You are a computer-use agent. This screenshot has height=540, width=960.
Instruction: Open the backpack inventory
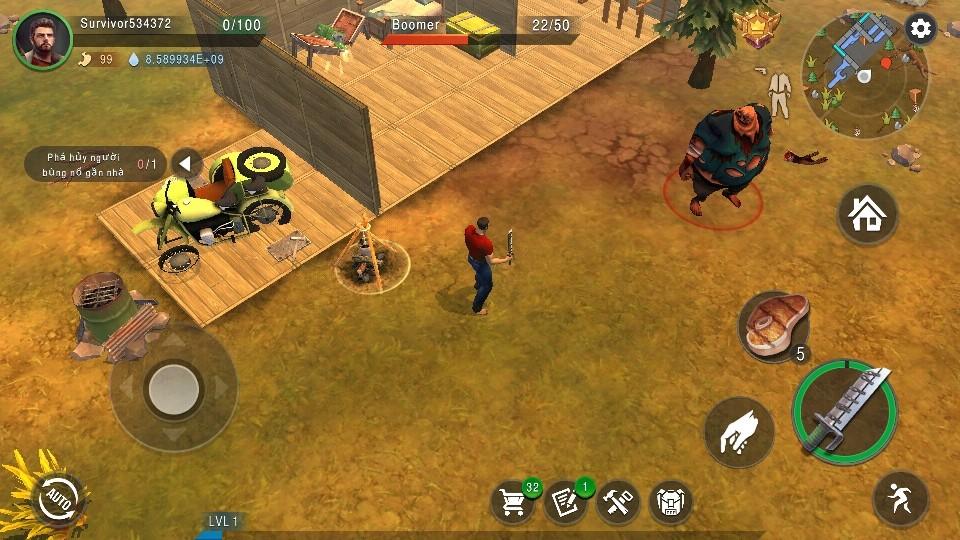670,501
